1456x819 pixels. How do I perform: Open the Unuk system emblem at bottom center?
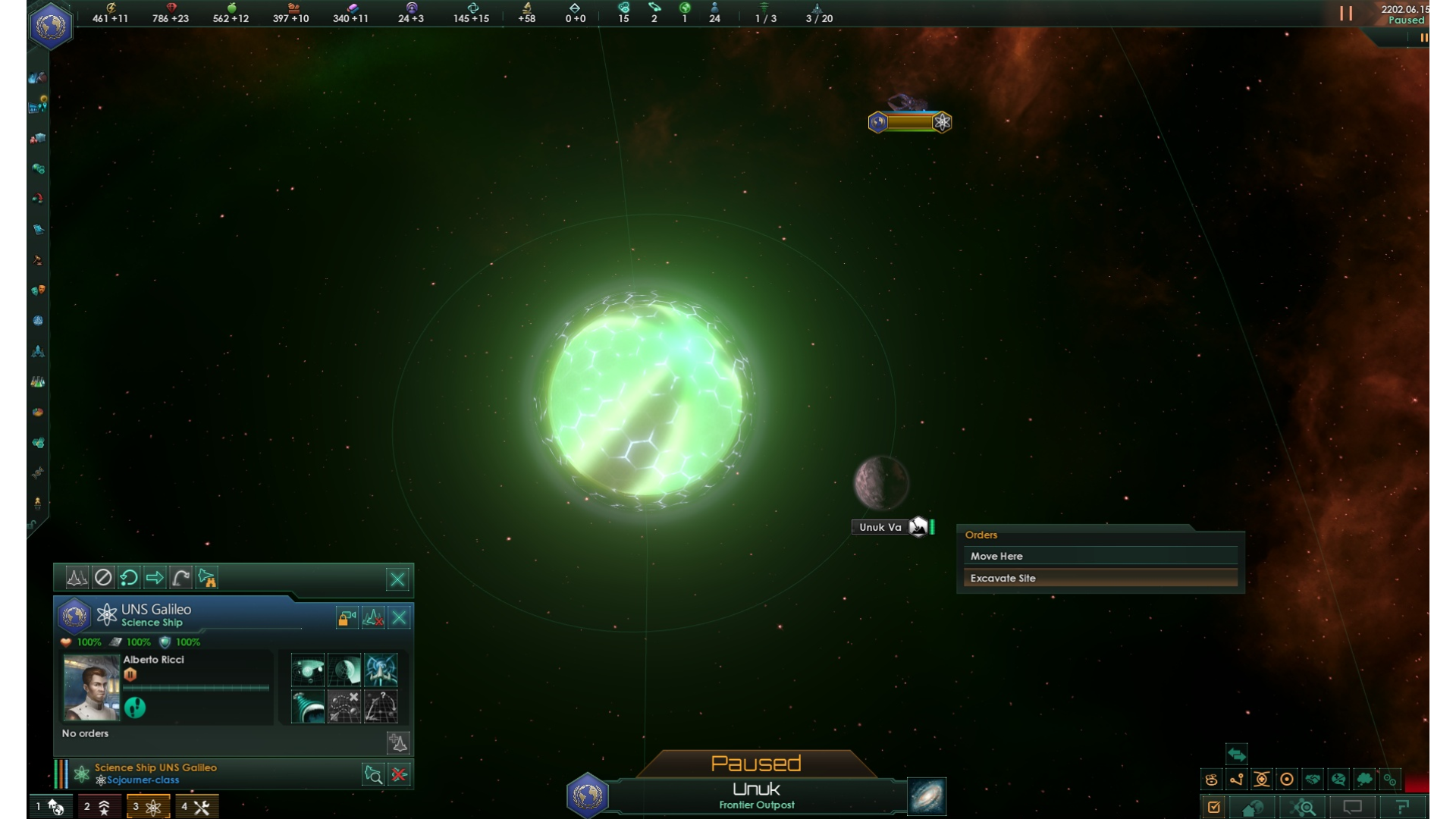click(588, 795)
